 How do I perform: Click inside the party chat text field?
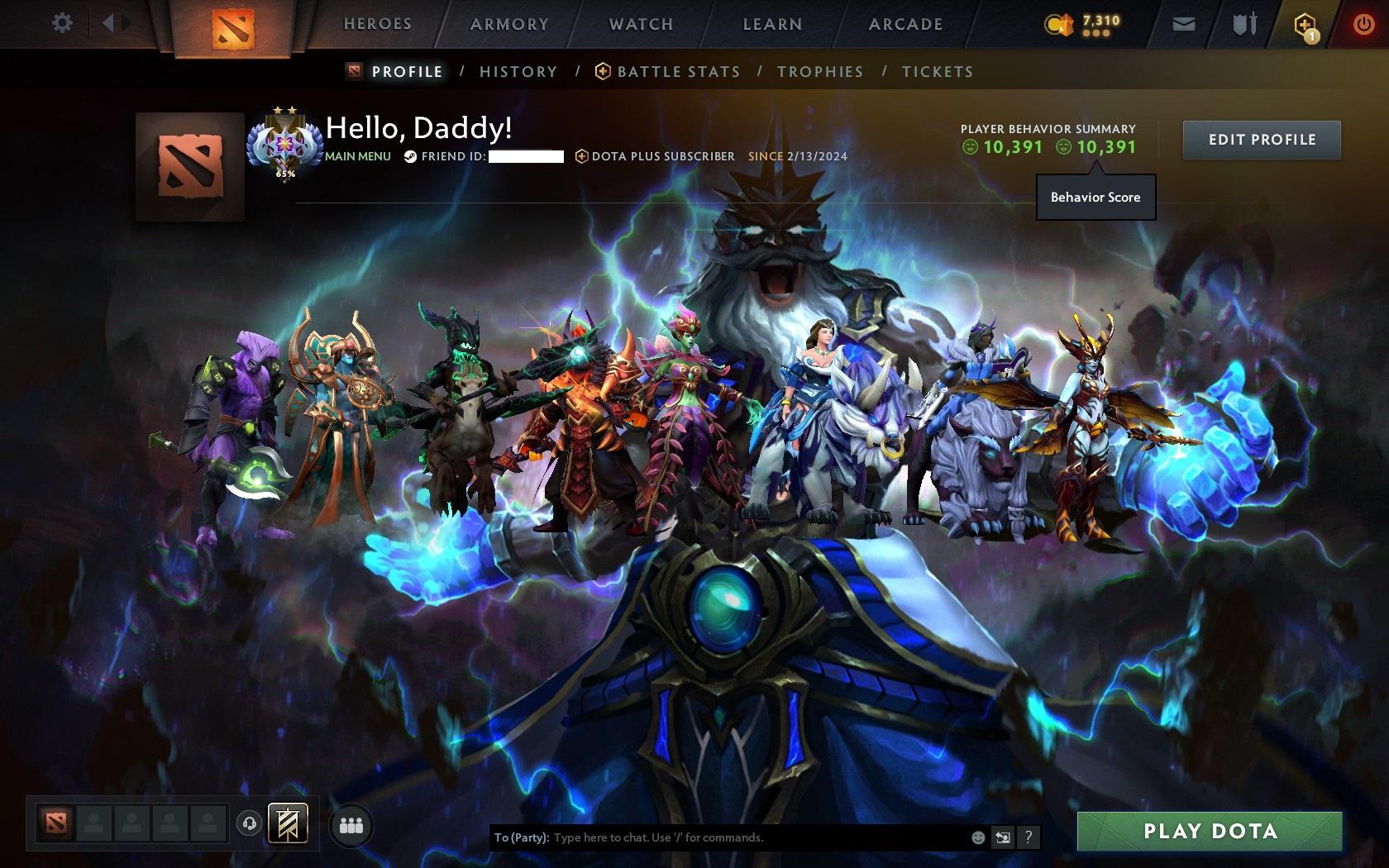click(744, 837)
